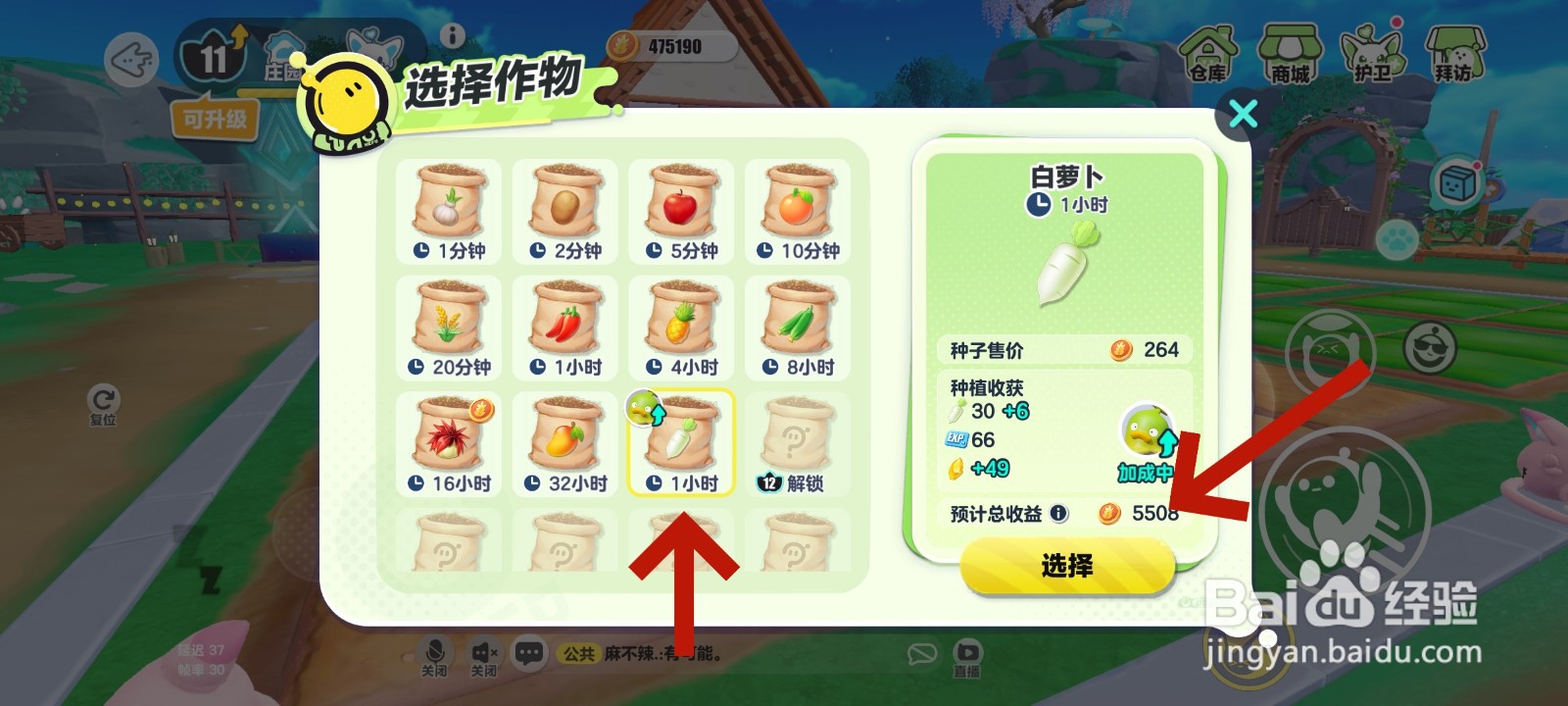Expand the dark chat bubble panel
The height and width of the screenshot is (706, 1568).
pyautogui.click(x=530, y=651)
